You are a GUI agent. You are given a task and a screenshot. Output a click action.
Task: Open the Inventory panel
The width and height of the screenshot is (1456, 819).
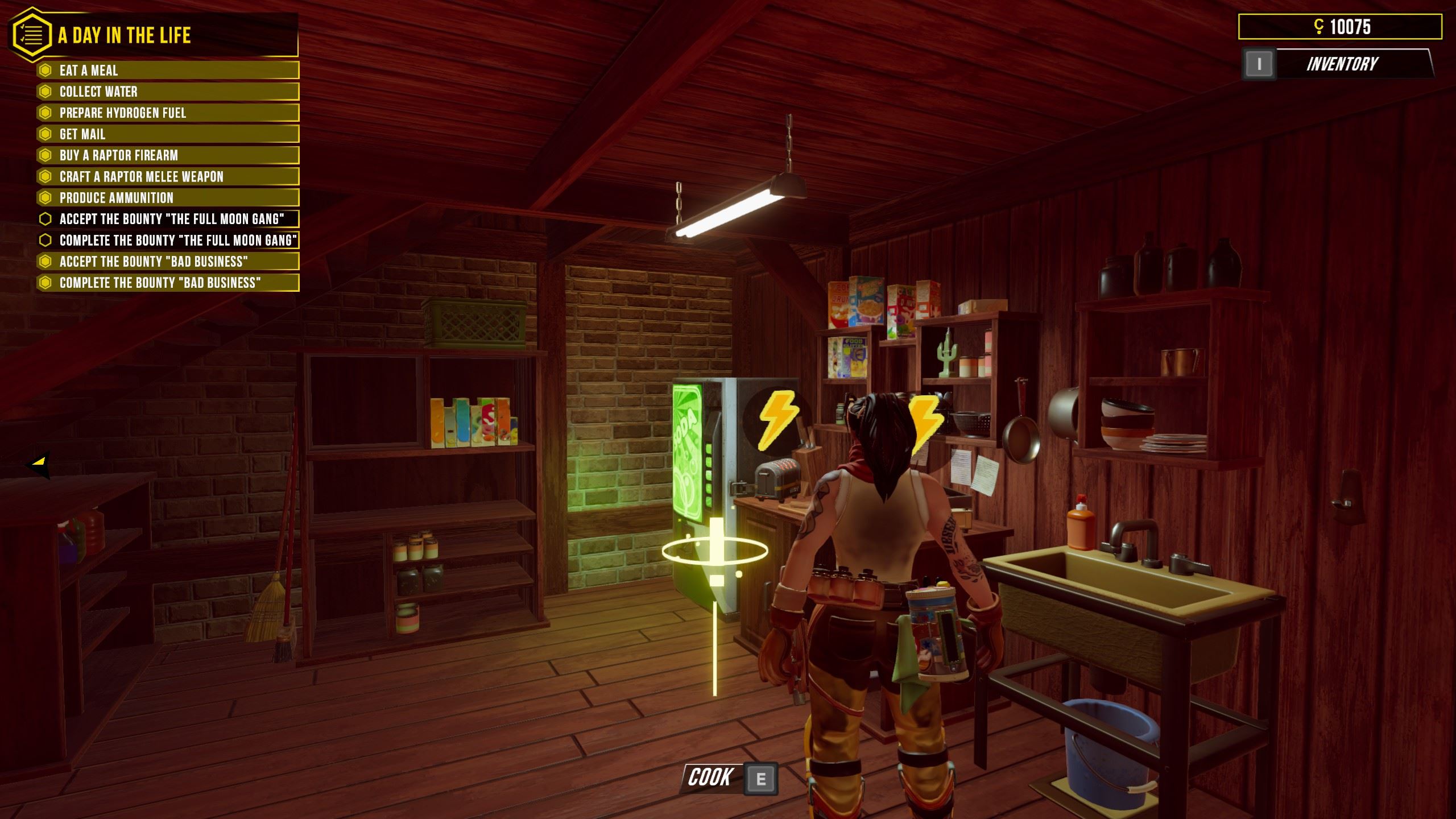coord(1341,64)
